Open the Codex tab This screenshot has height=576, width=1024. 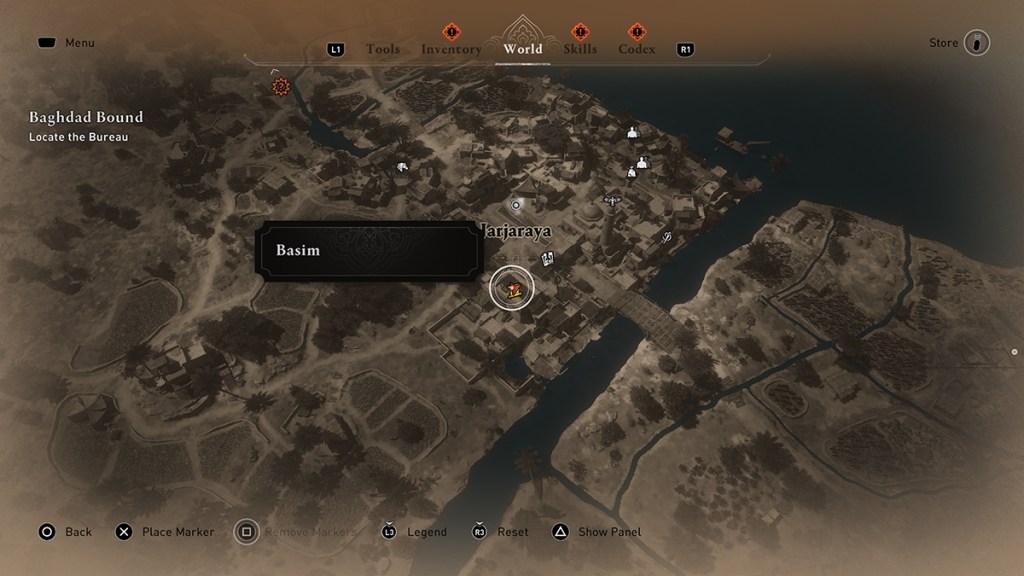point(637,49)
